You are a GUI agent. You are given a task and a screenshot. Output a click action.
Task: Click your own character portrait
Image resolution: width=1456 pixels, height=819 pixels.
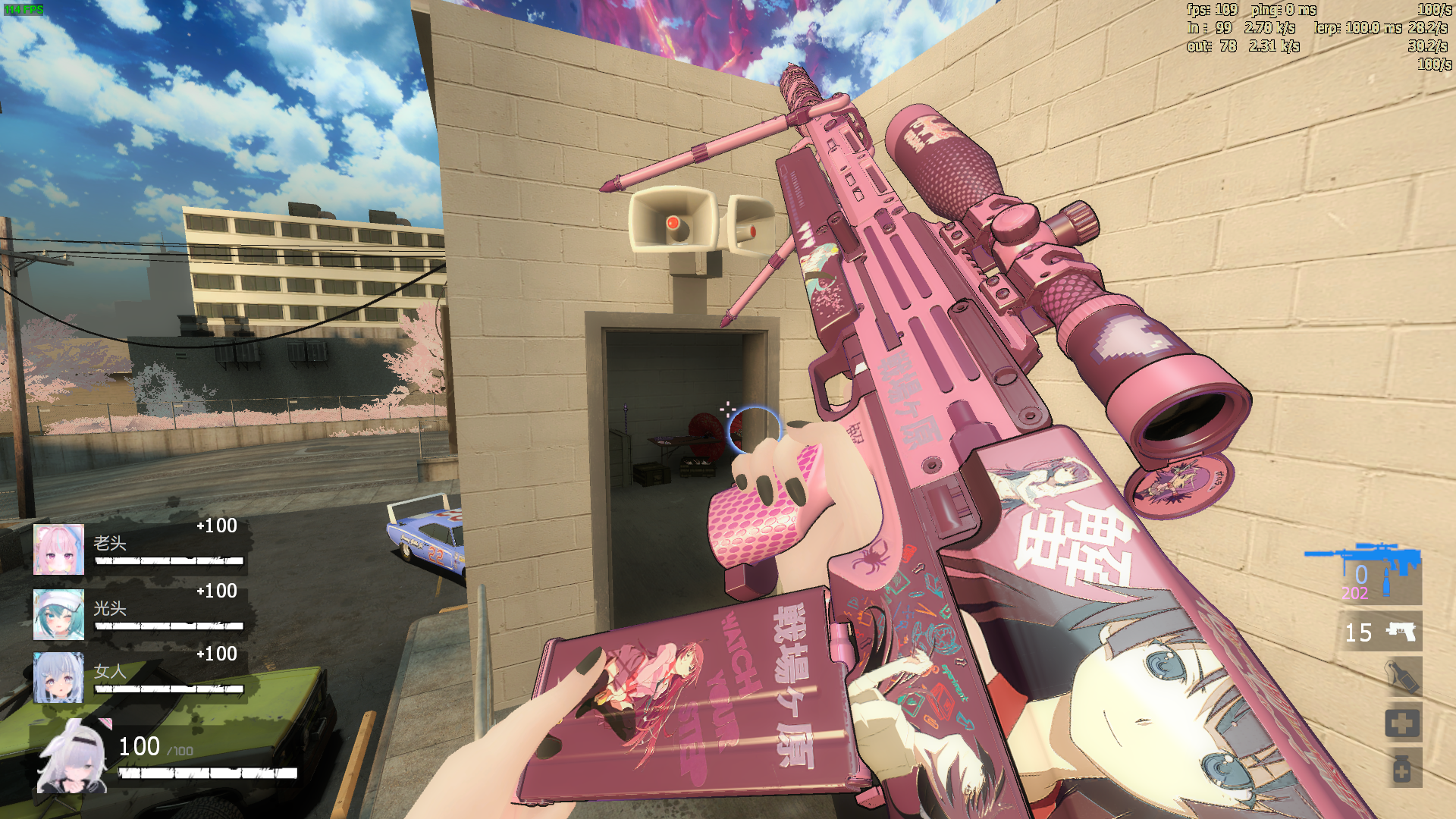point(74,757)
